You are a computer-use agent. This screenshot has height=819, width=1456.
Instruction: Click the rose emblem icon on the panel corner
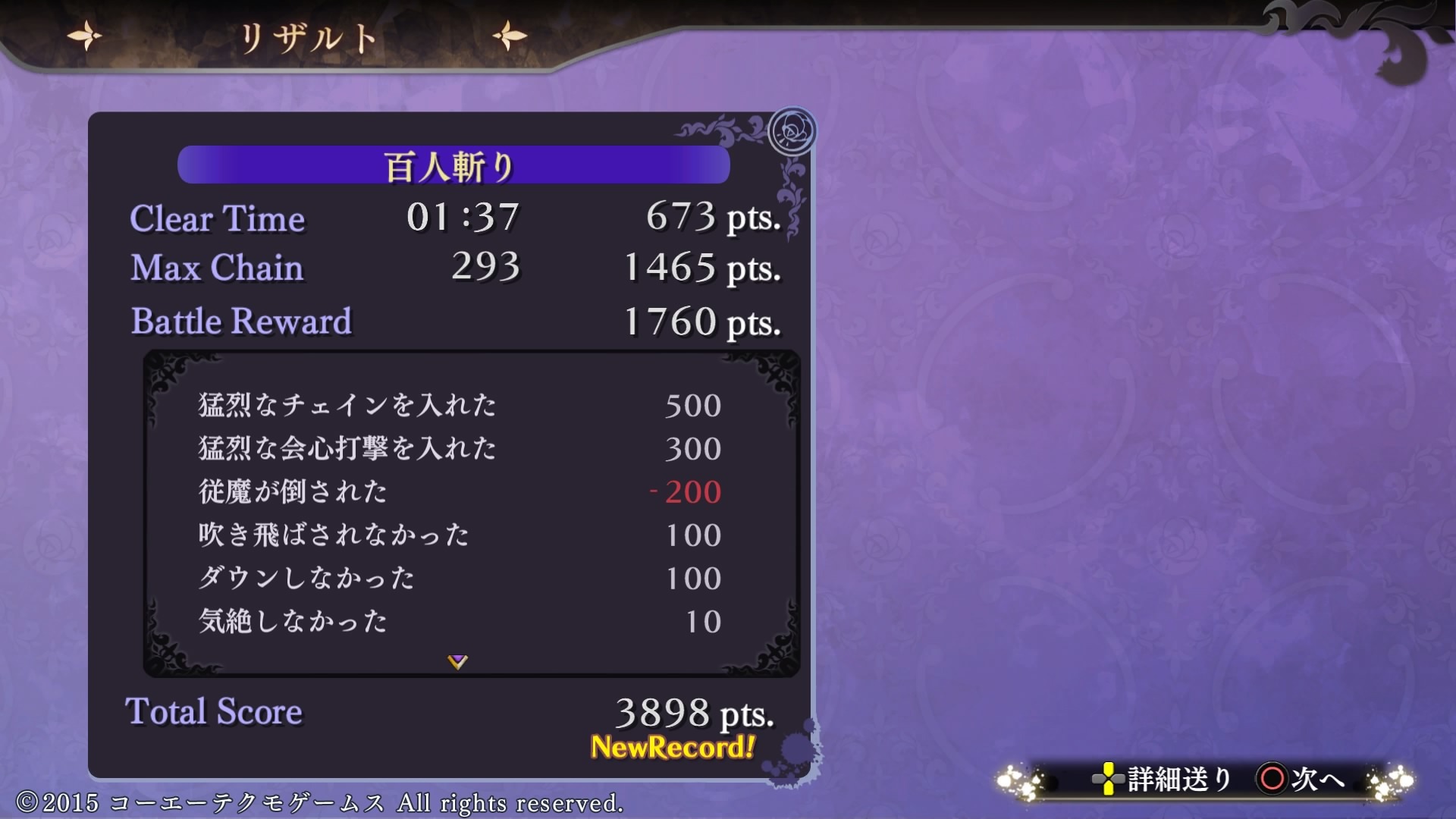click(x=792, y=129)
